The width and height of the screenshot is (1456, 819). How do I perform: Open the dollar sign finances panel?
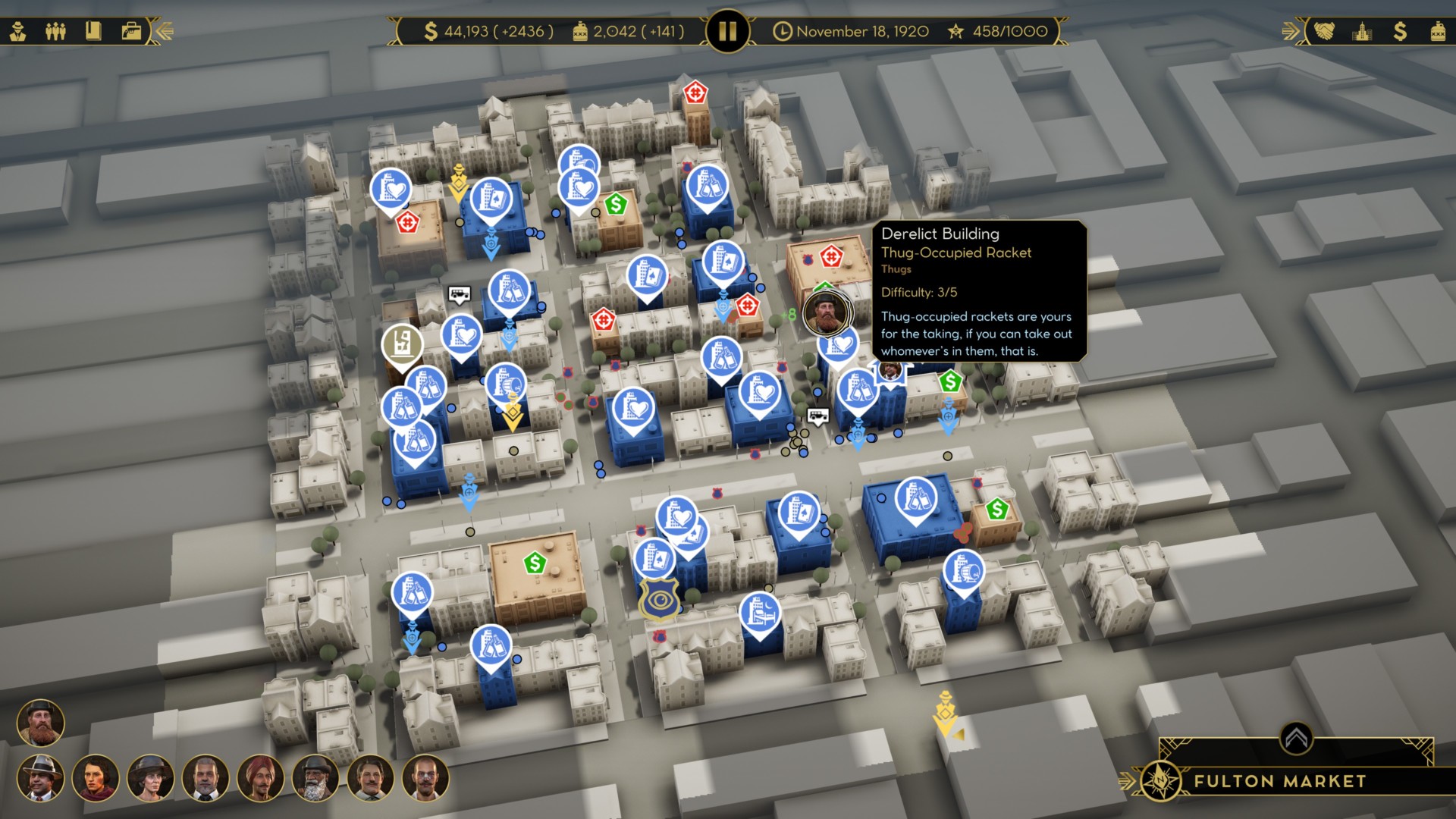pyautogui.click(x=1400, y=31)
